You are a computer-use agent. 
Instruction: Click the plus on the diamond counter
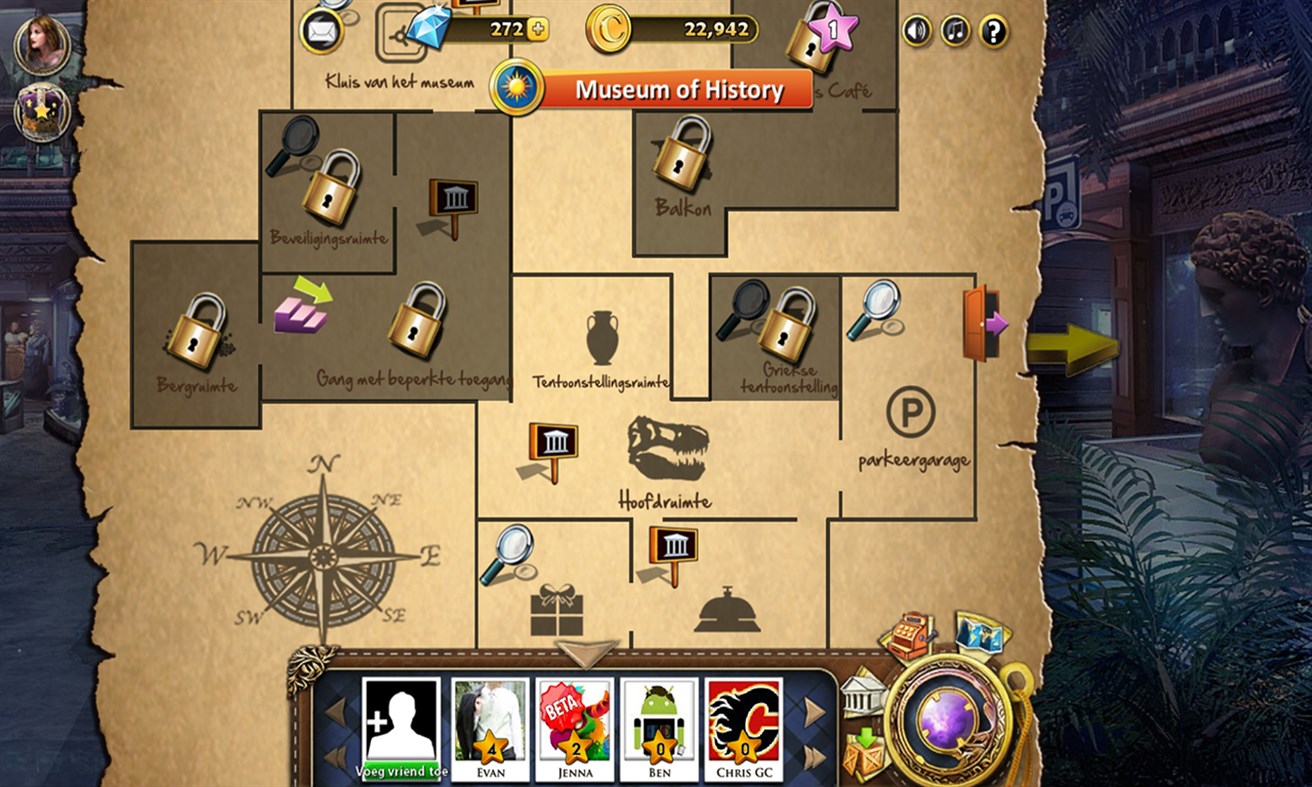click(x=537, y=29)
